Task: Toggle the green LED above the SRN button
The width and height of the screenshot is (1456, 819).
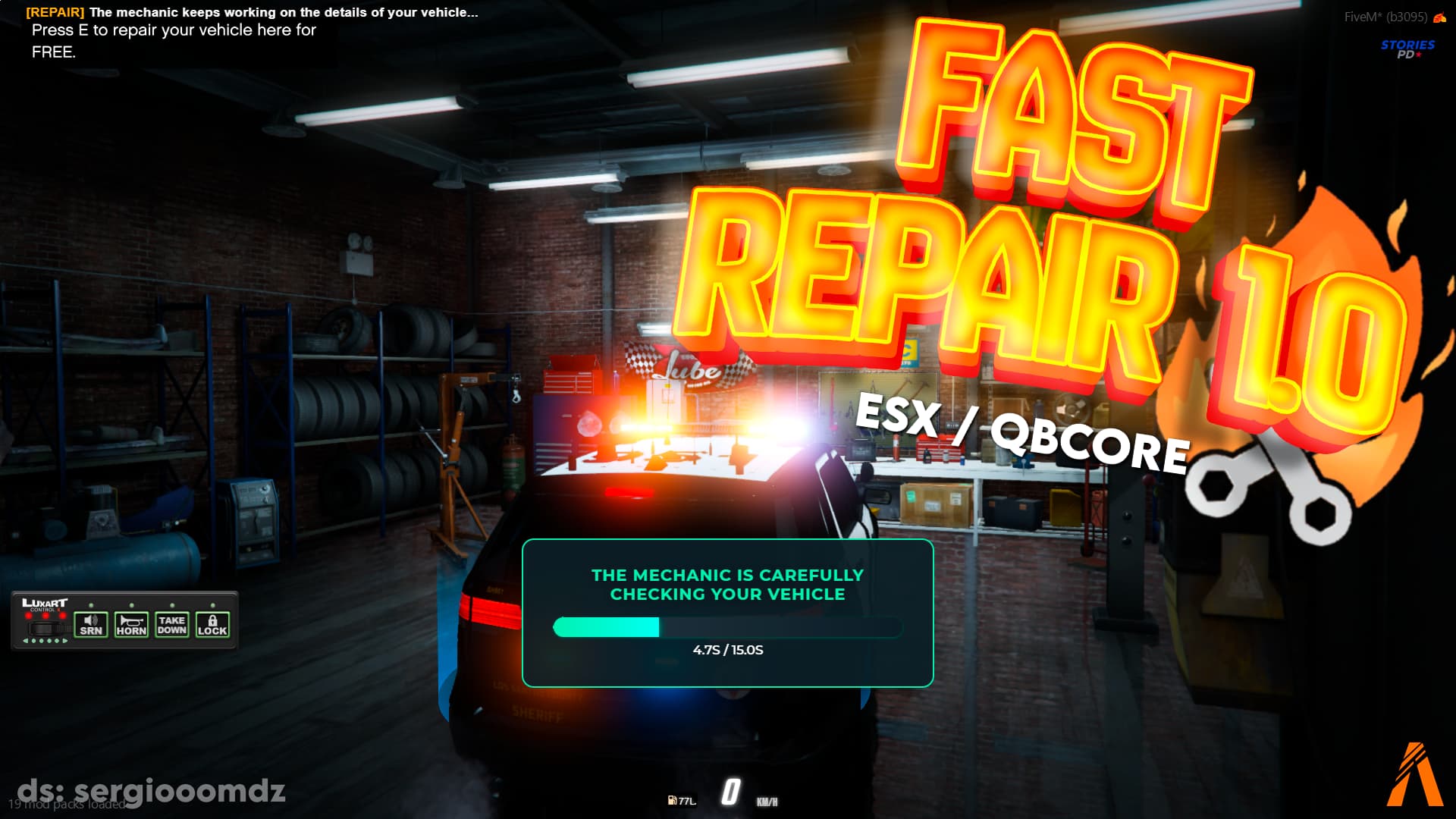Action: pyautogui.click(x=91, y=604)
